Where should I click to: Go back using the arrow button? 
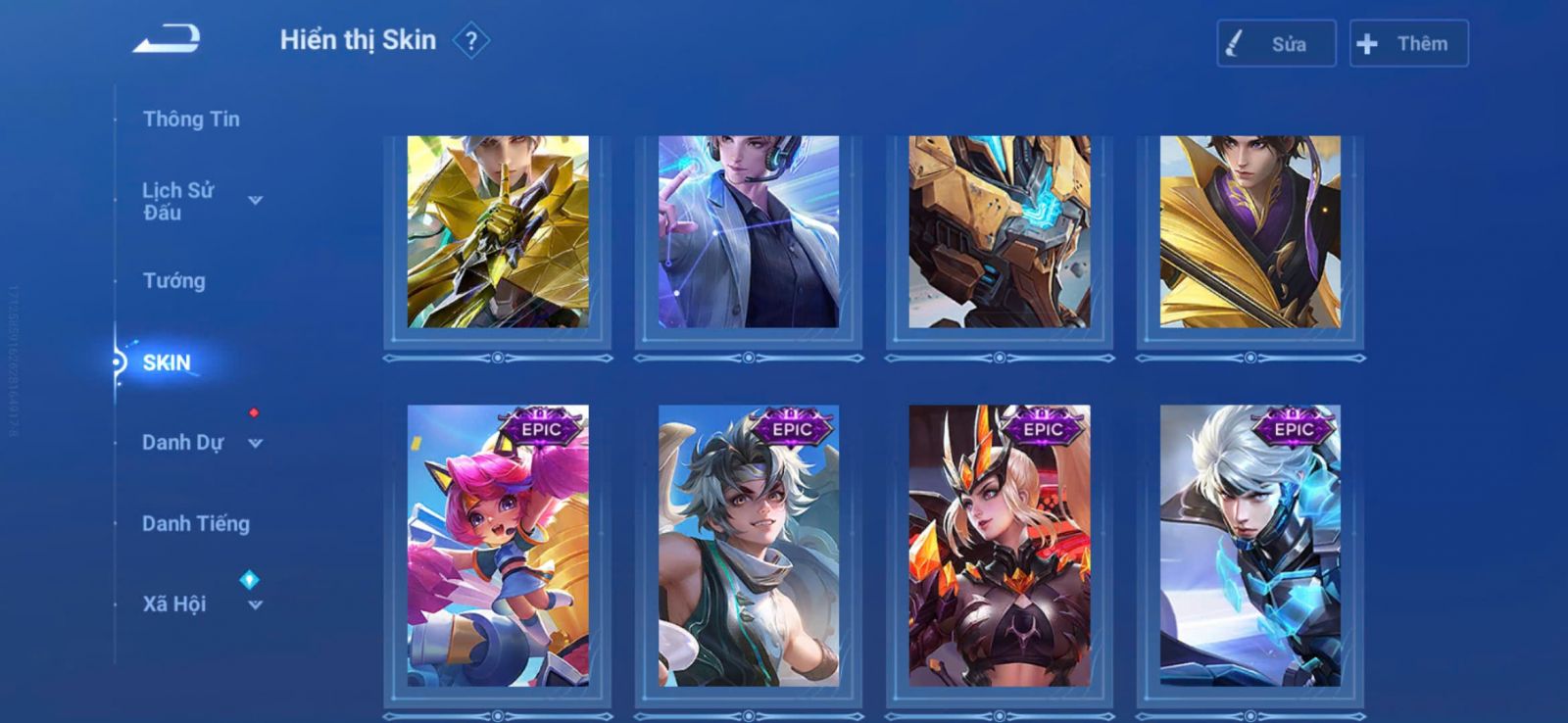click(168, 39)
